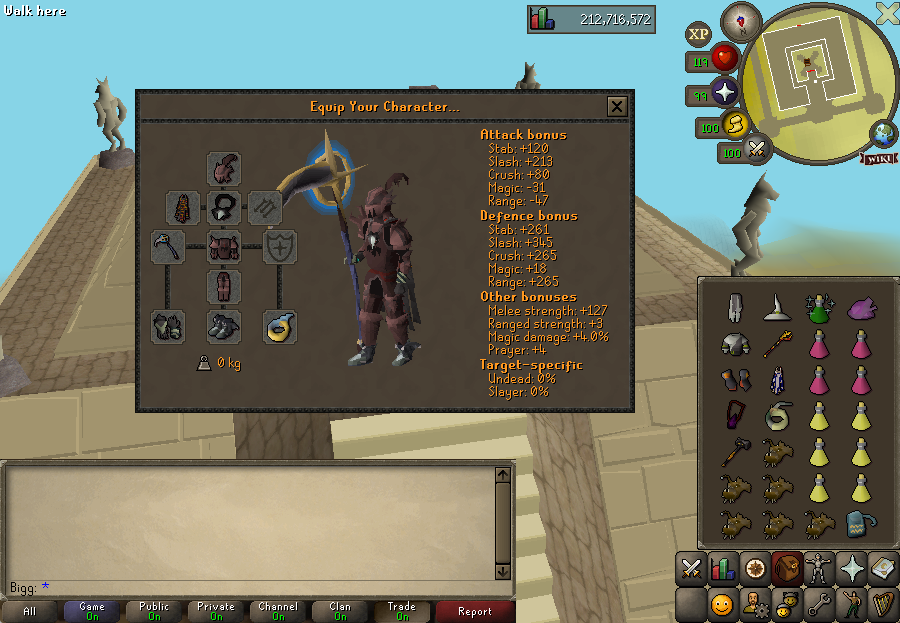Open the Prayer side panel tab
This screenshot has height=623, width=900.
point(851,569)
